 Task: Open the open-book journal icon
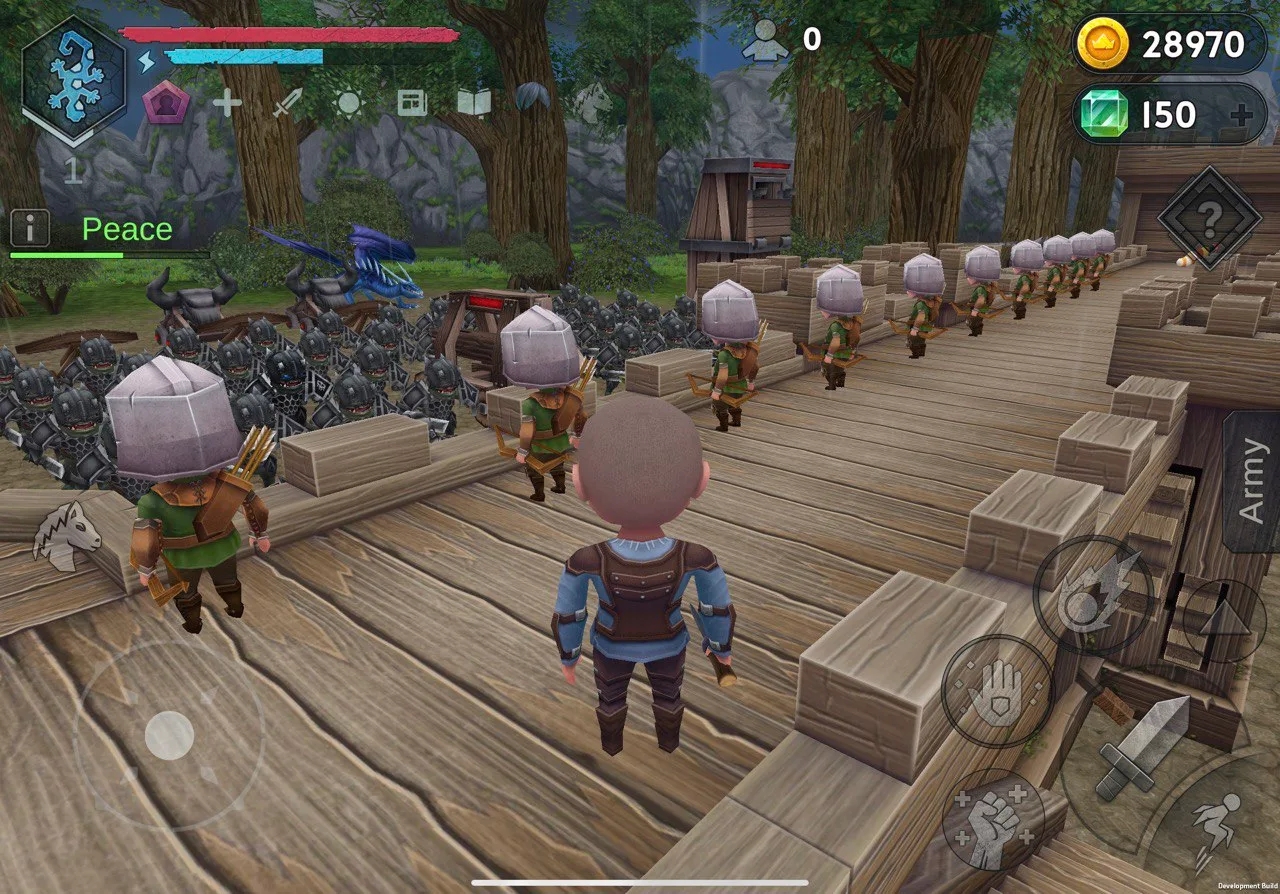pos(474,102)
